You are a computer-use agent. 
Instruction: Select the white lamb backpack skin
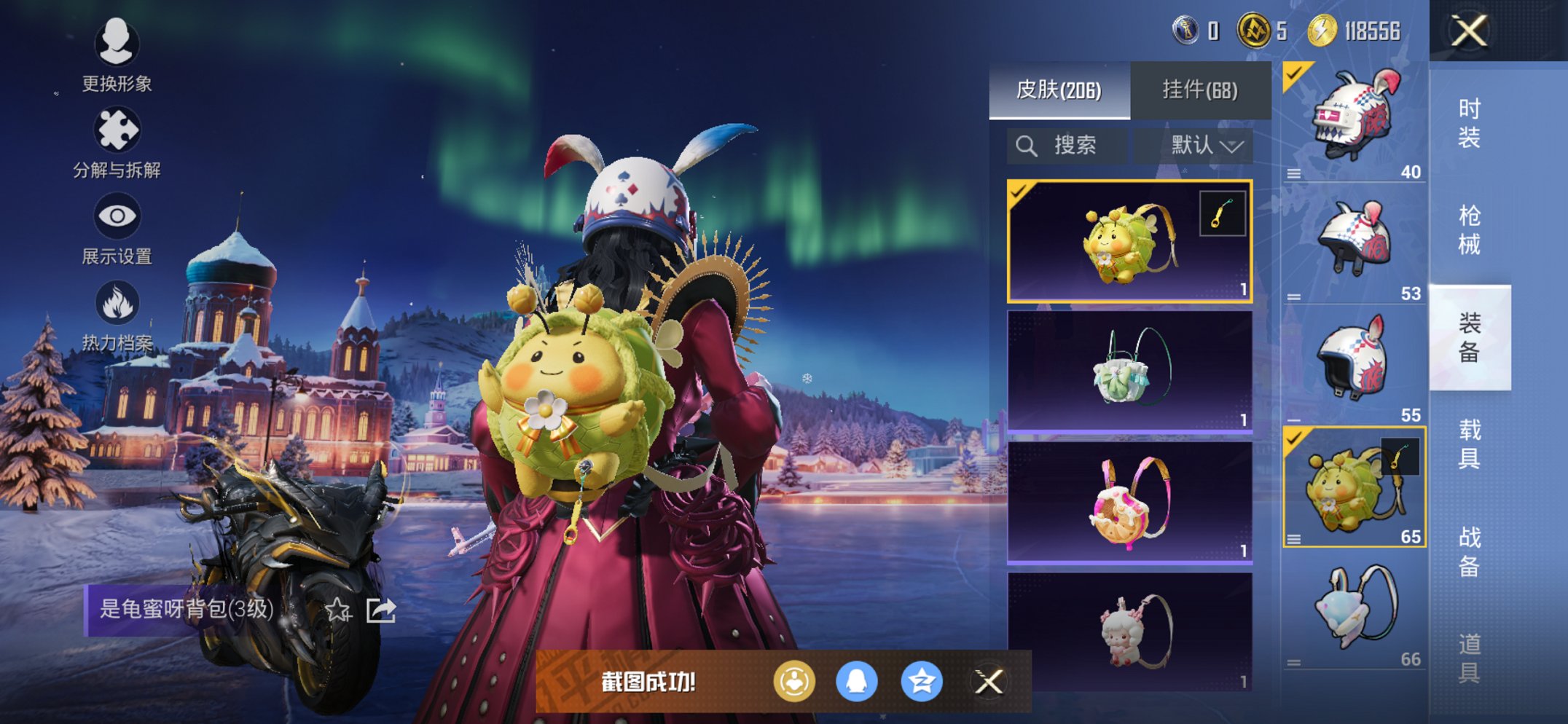[1129, 631]
